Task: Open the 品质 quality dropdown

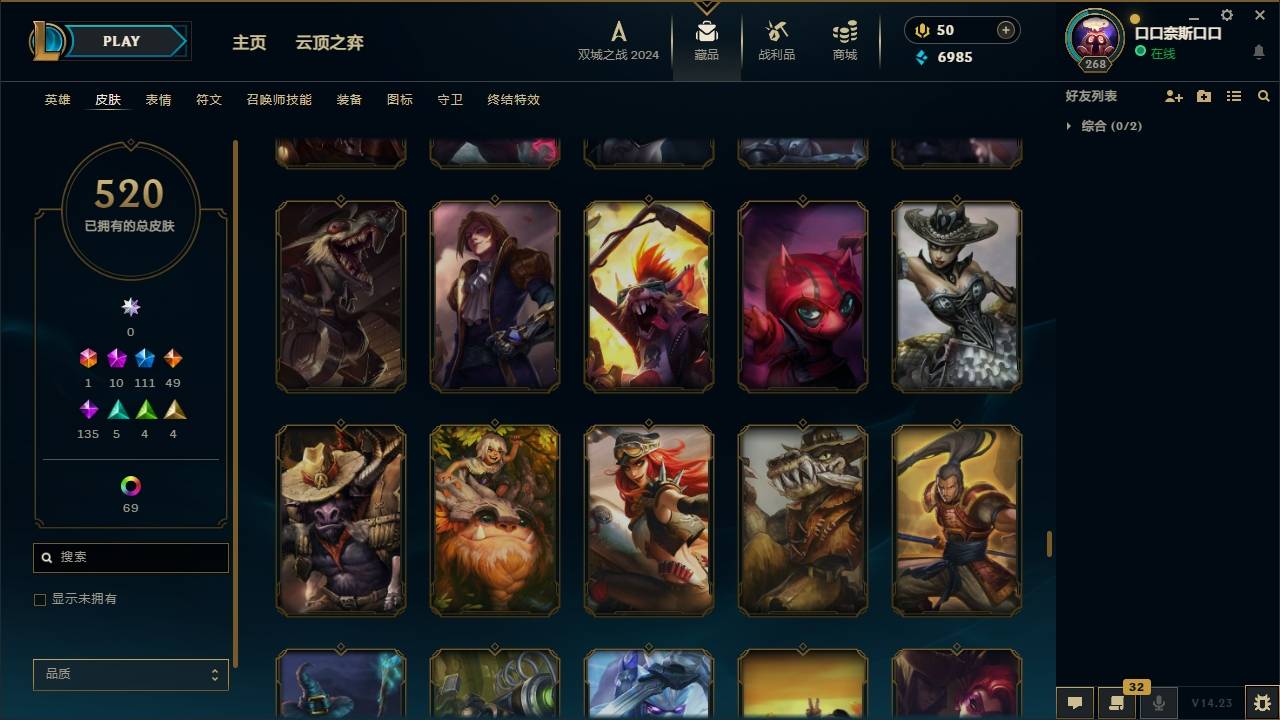Action: tap(130, 674)
